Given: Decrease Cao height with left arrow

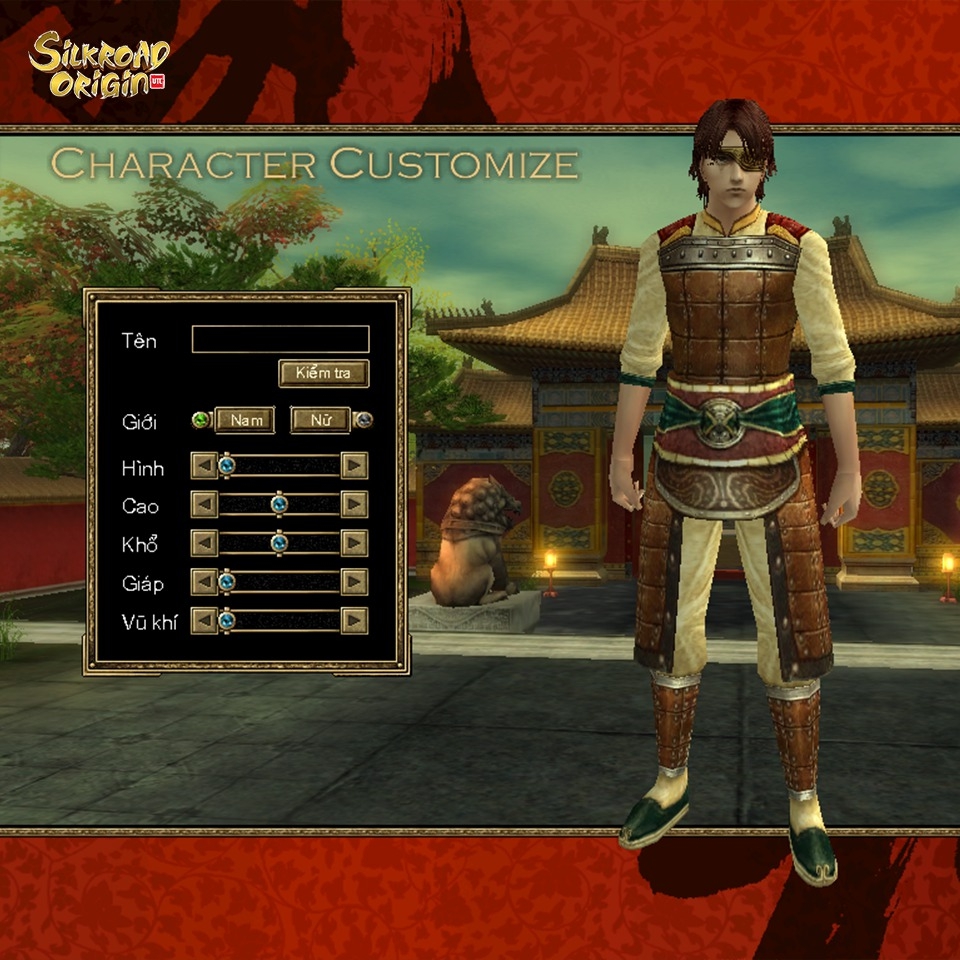Looking at the screenshot, I should (x=204, y=505).
